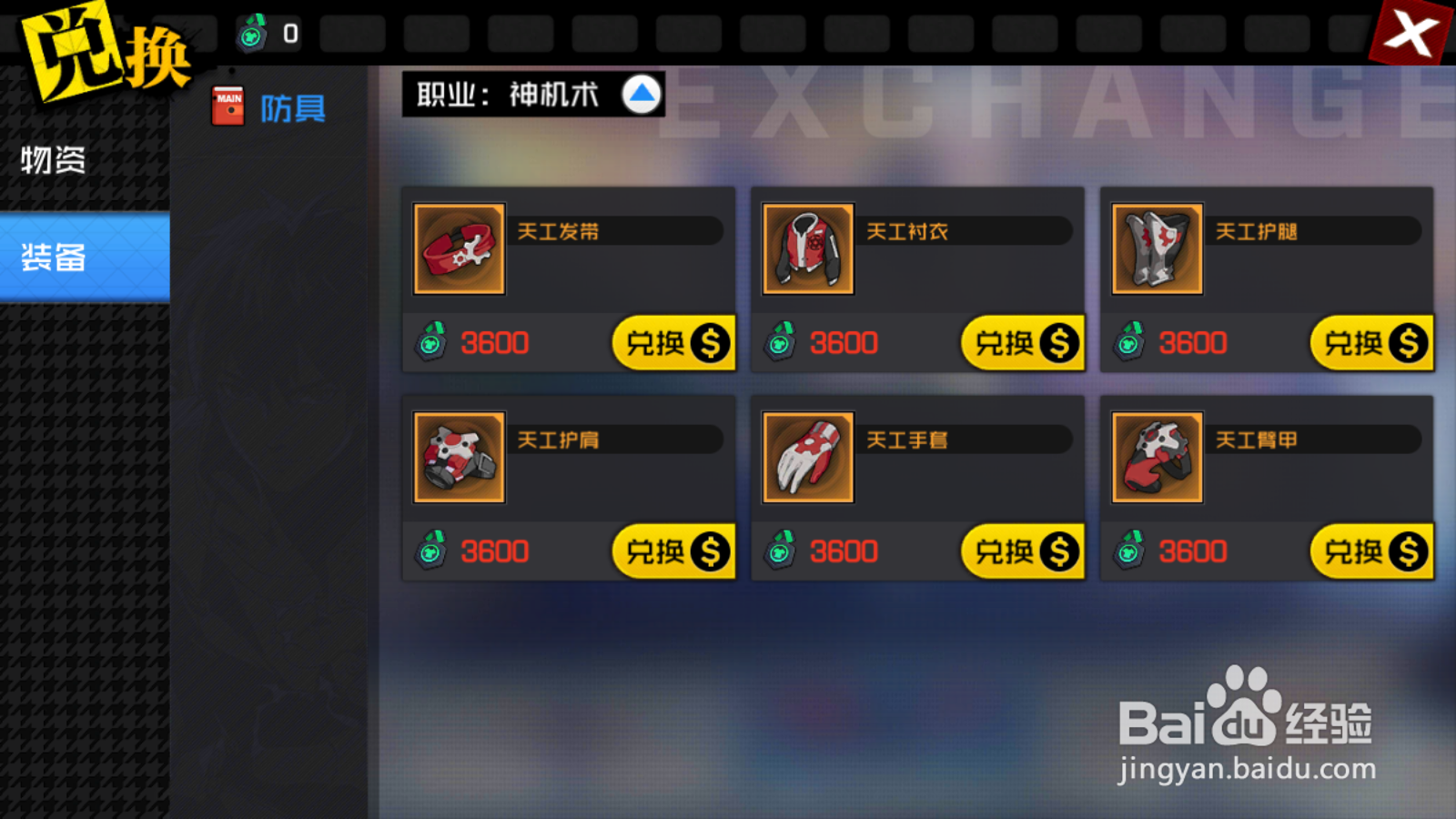Viewport: 1456px width, 819px height.
Task: Click the 天工护肩 shoulder pad icon
Action: pyautogui.click(x=459, y=457)
